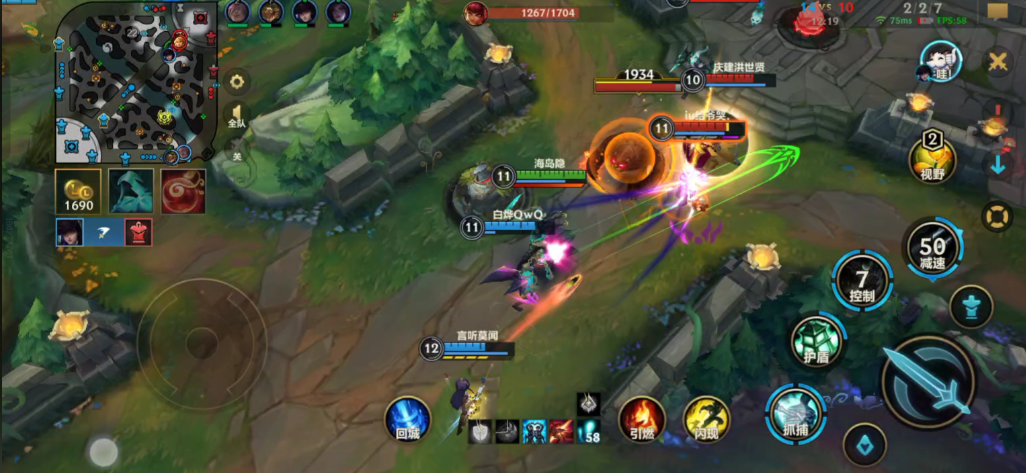Open settings with the gear icon
1026x473 pixels.
237,82
